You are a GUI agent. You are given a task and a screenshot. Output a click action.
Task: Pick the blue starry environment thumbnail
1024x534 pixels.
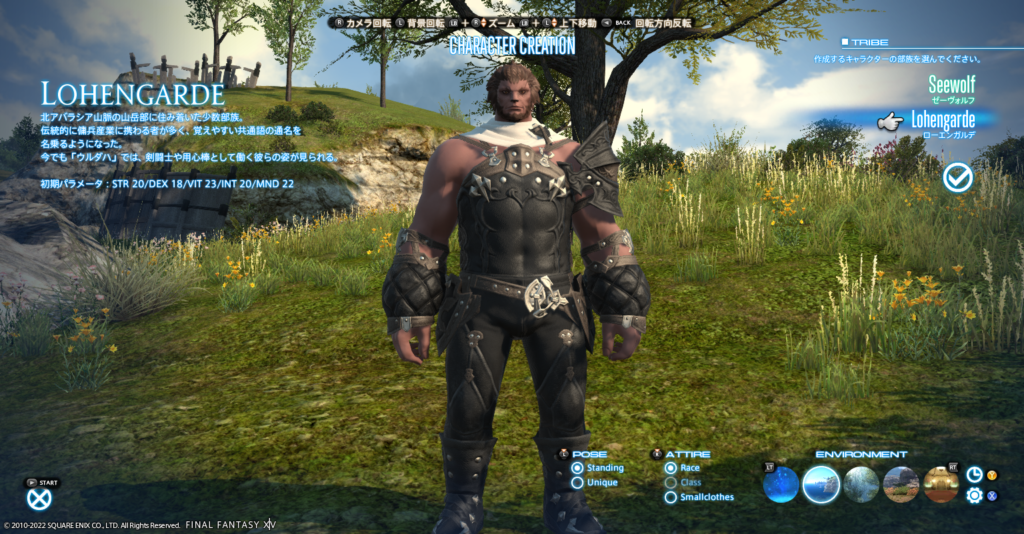tap(780, 485)
